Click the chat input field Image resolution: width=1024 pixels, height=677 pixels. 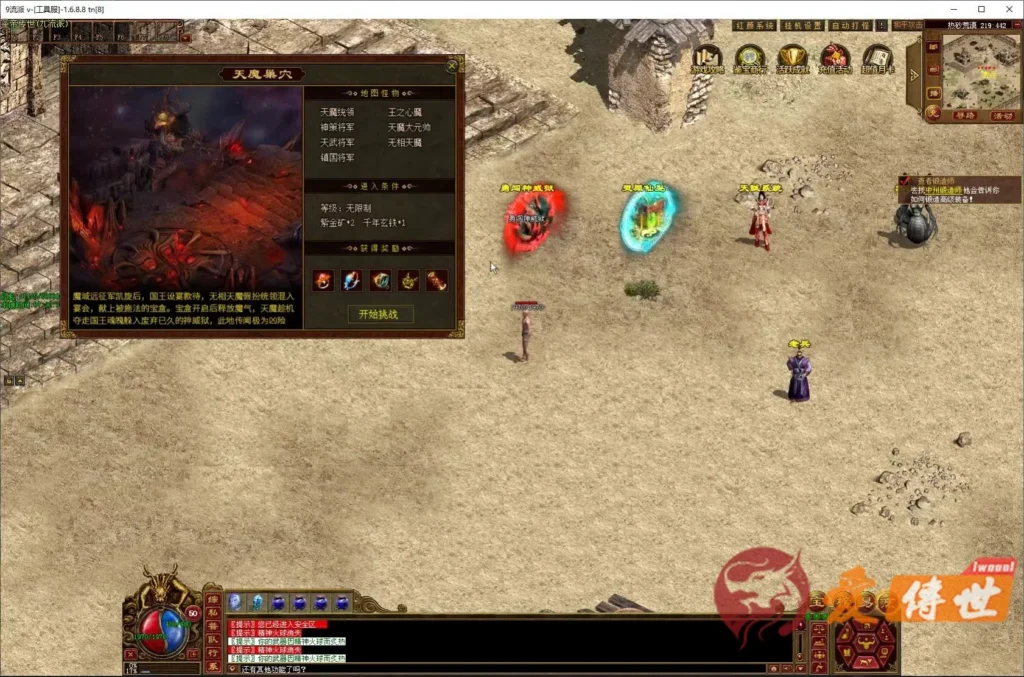click(x=500, y=668)
